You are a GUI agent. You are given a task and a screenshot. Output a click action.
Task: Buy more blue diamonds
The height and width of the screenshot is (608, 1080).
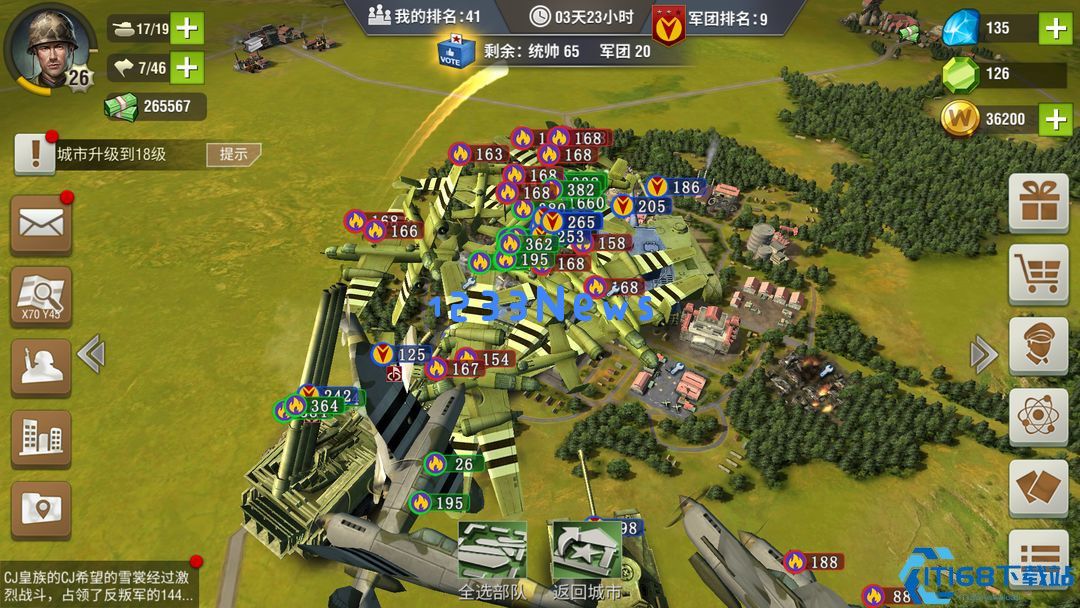coord(1056,28)
